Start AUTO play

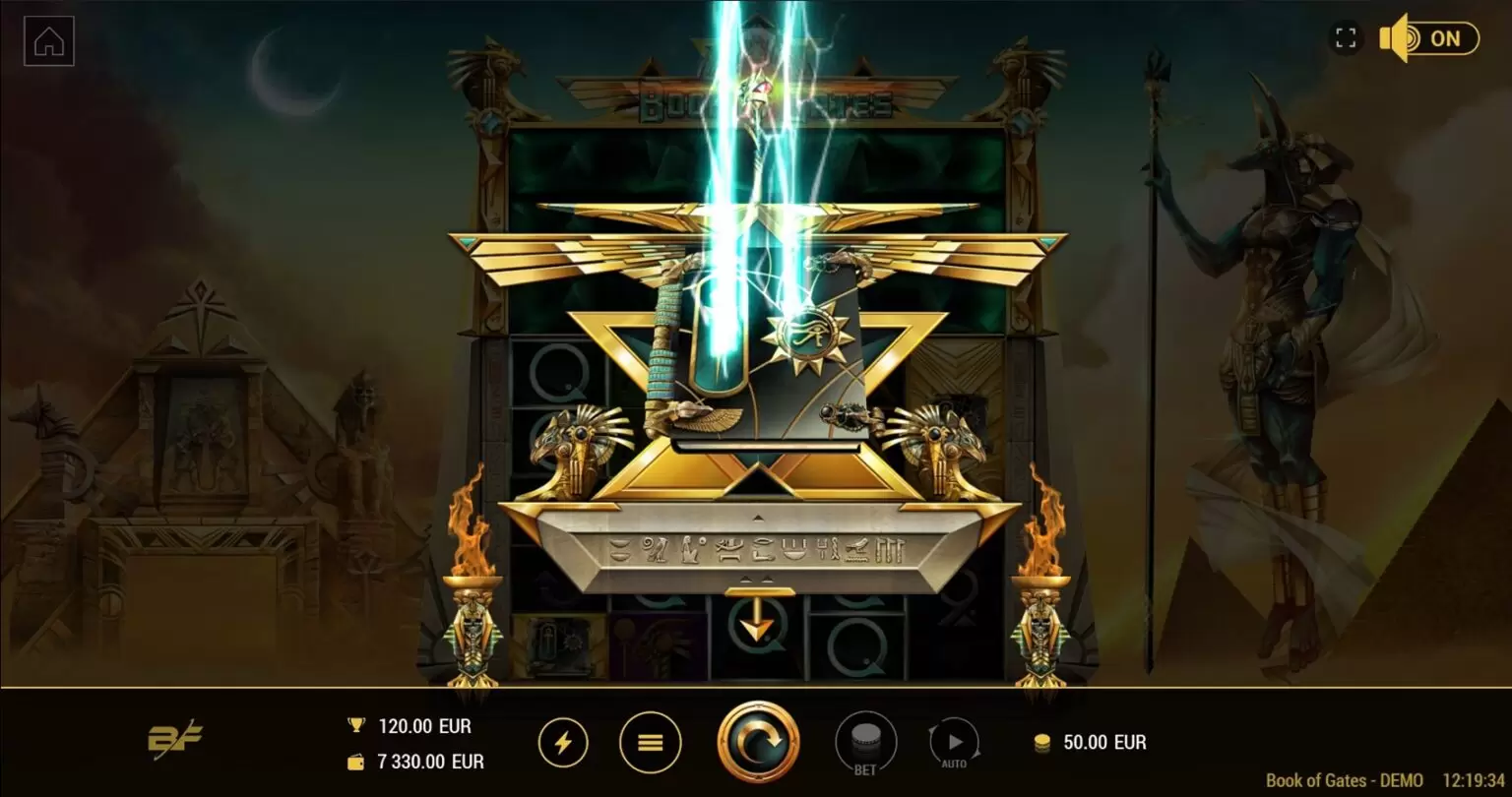(x=954, y=744)
